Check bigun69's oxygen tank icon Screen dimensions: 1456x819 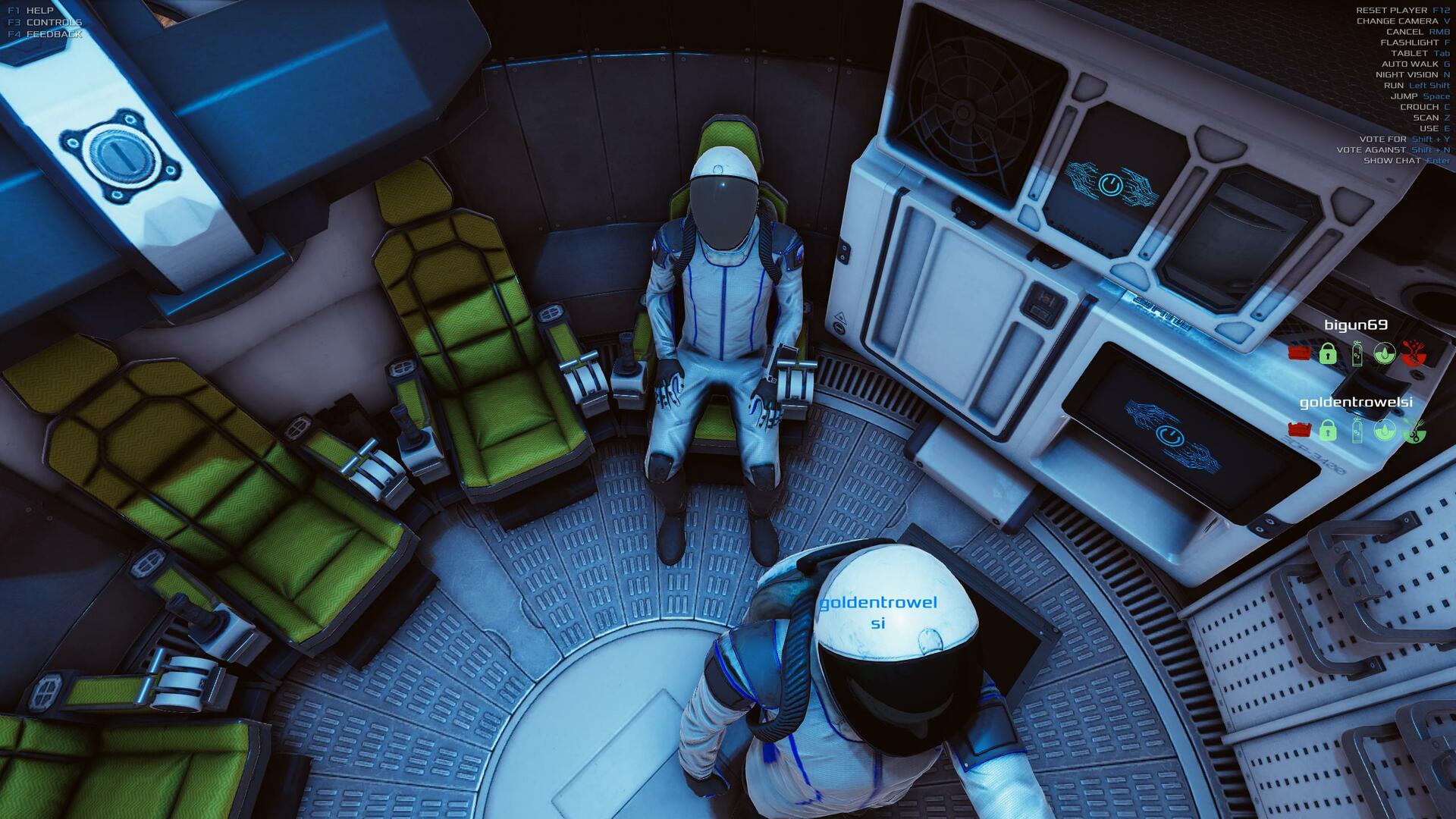[x=1357, y=353]
